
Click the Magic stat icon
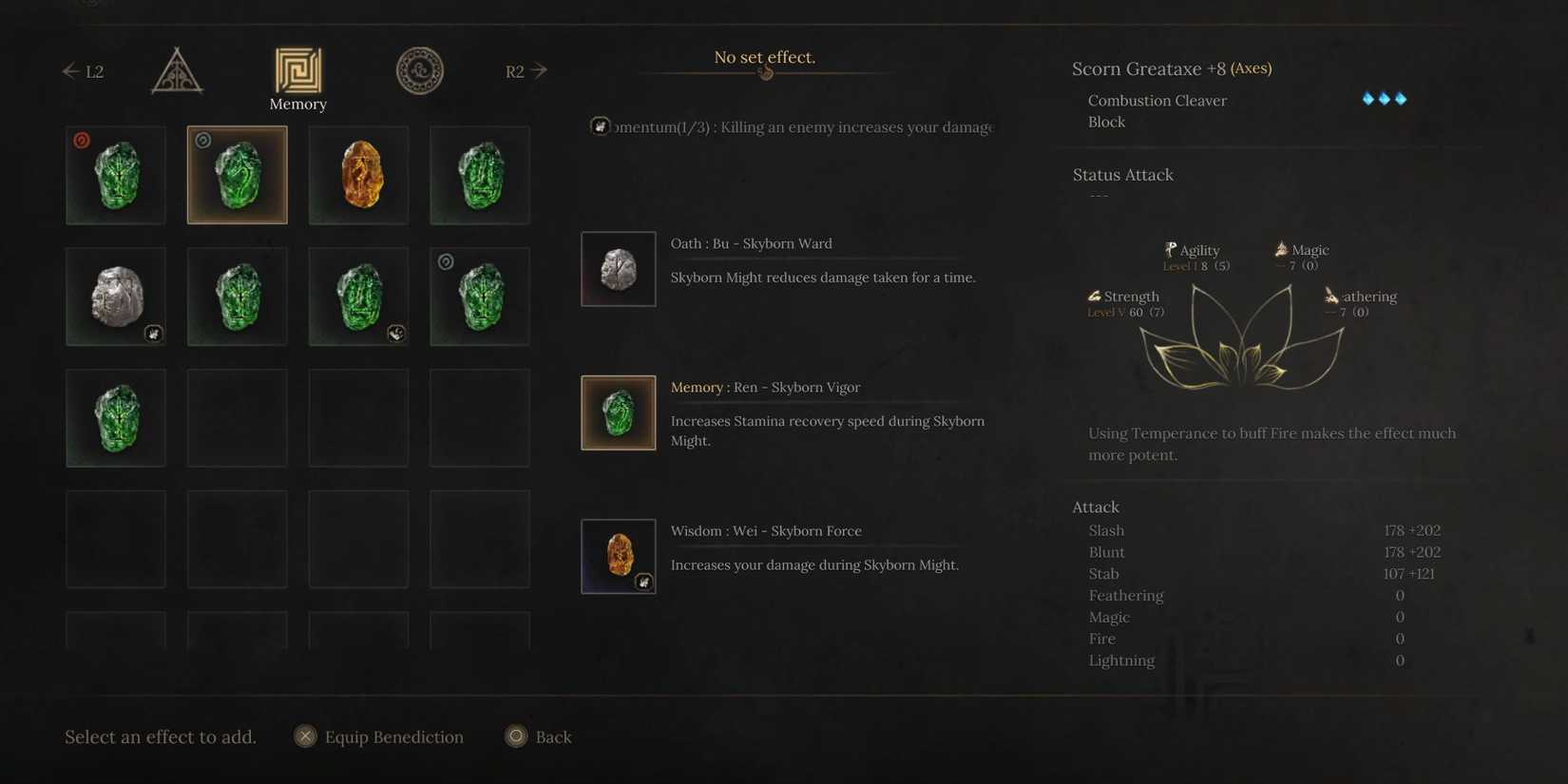1285,249
